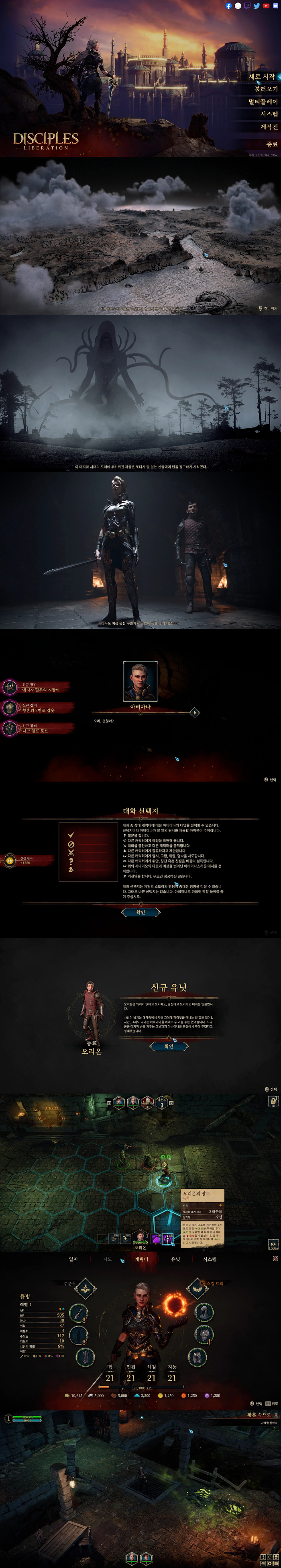Switch to the 캐릭터 character tab
The image size is (281, 1568).
[141, 1259]
